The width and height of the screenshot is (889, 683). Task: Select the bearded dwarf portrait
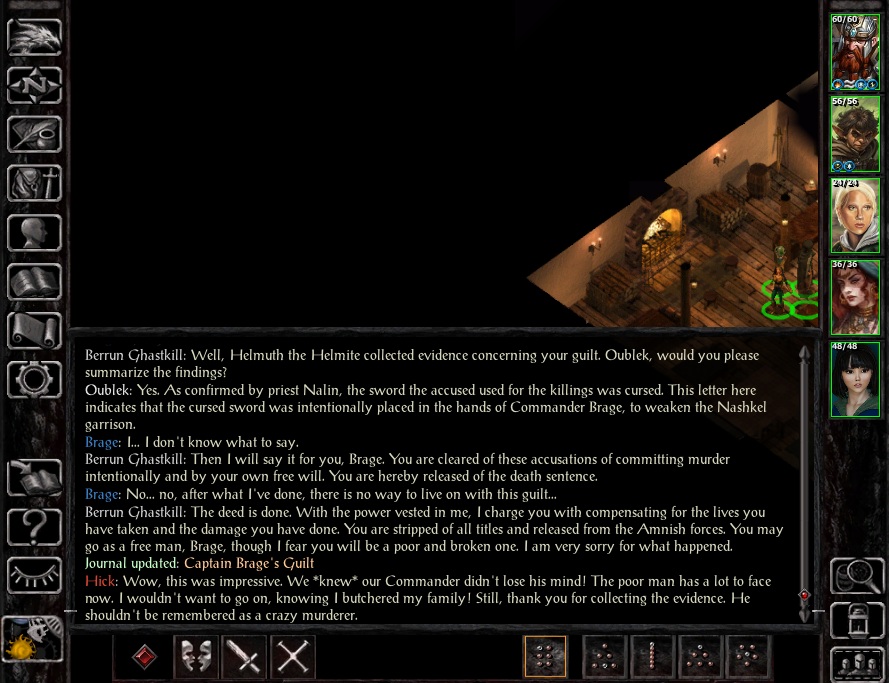(x=855, y=51)
